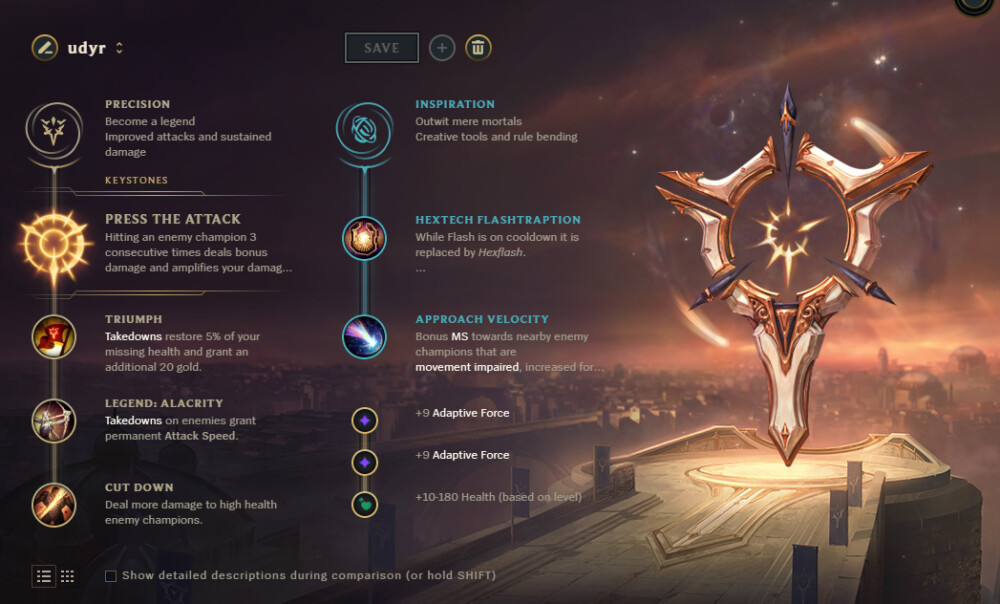Choose the Hextech Flashtraption rune
The image size is (1000, 604).
363,238
